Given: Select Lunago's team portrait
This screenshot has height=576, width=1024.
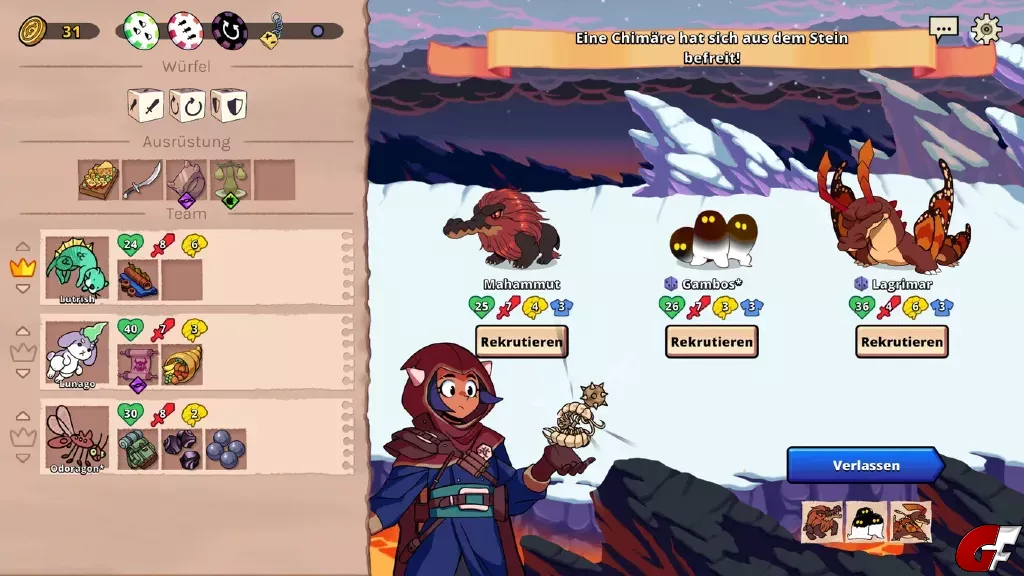Looking at the screenshot, I should tap(77, 353).
